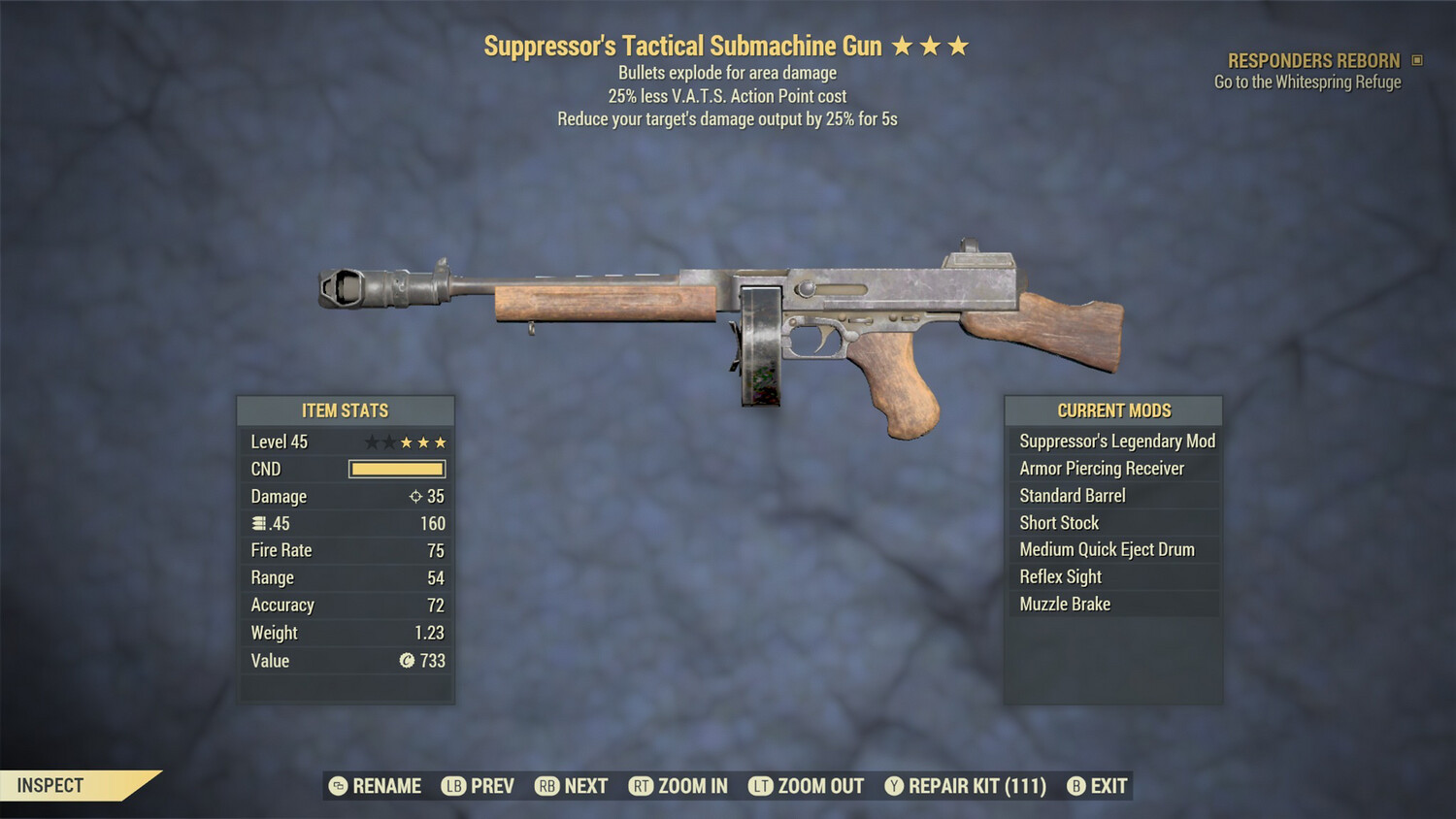Click the caps currency icon beside Value

409,661
